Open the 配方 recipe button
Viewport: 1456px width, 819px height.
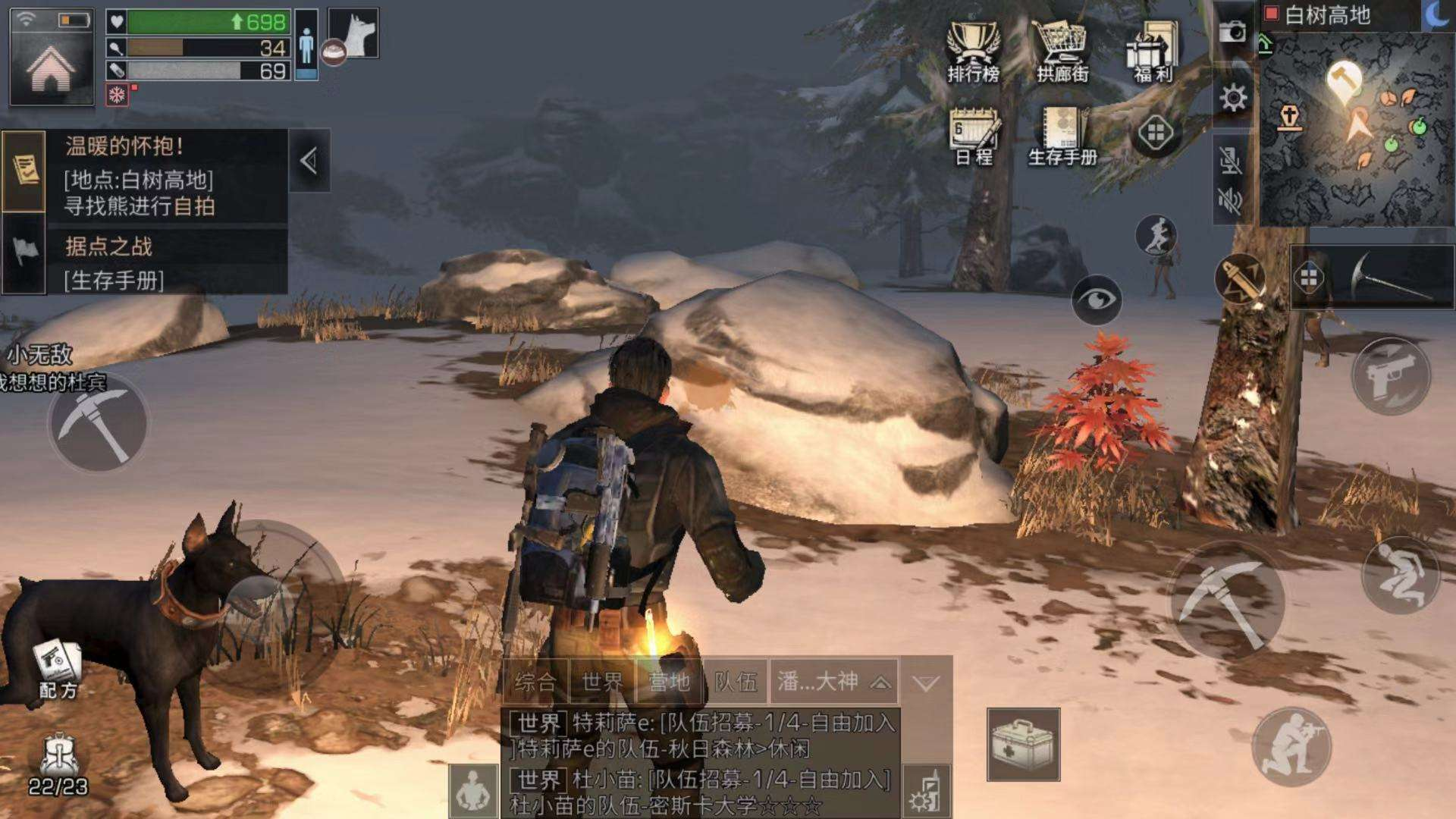pos(58,667)
